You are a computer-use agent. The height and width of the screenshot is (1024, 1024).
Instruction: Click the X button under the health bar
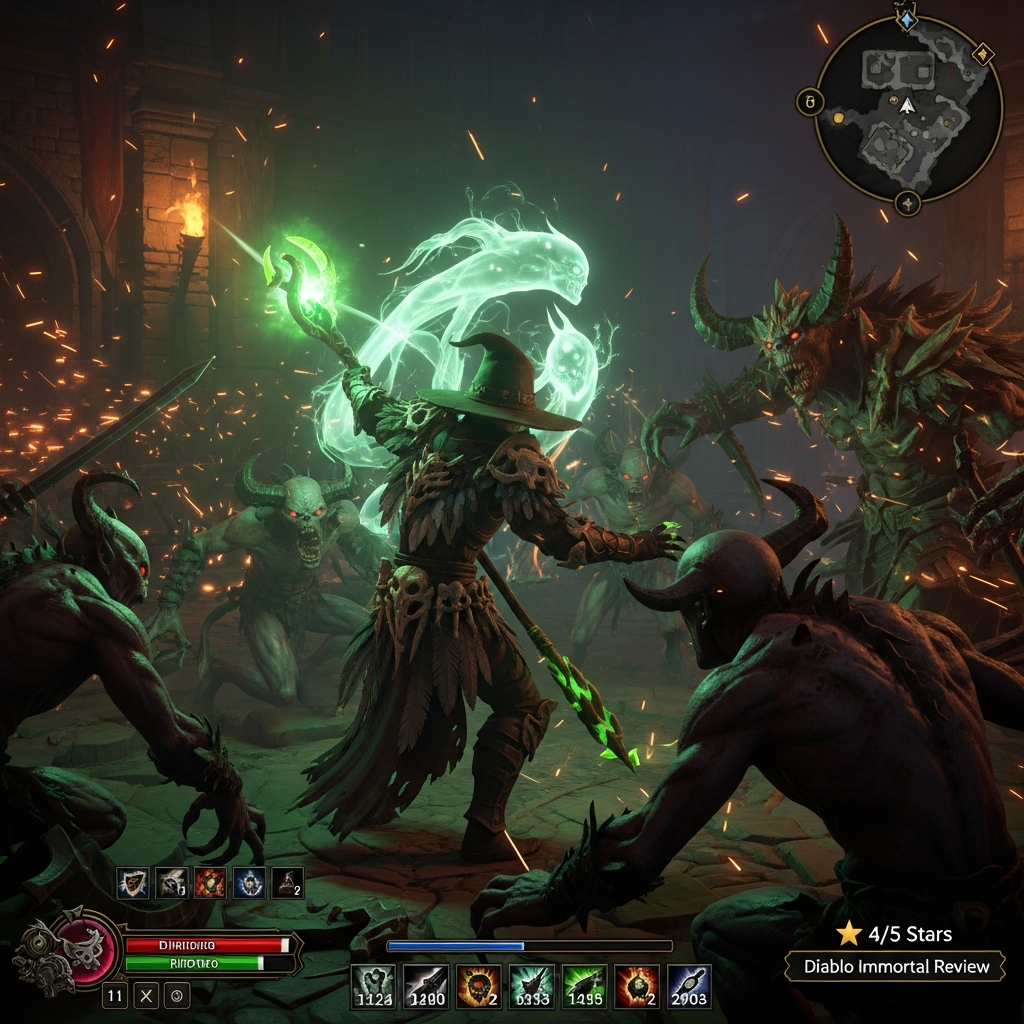[x=146, y=995]
